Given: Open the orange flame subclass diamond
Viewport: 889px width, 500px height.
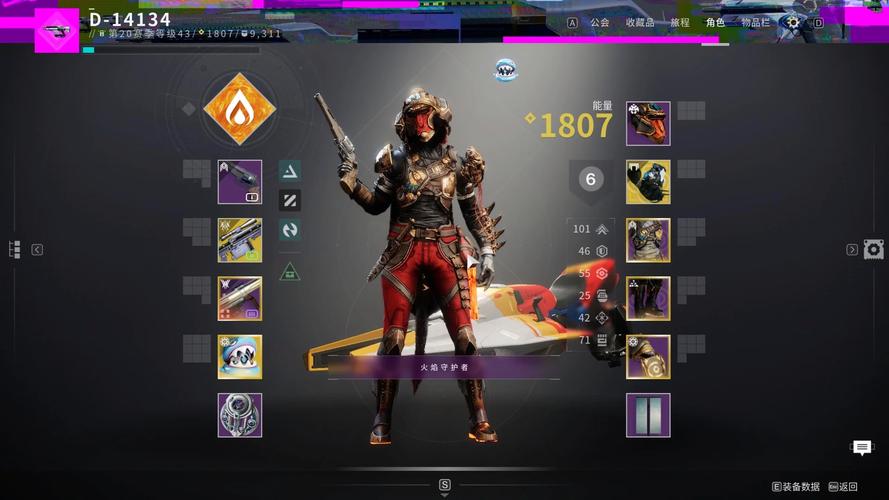Looking at the screenshot, I should click(x=239, y=110).
